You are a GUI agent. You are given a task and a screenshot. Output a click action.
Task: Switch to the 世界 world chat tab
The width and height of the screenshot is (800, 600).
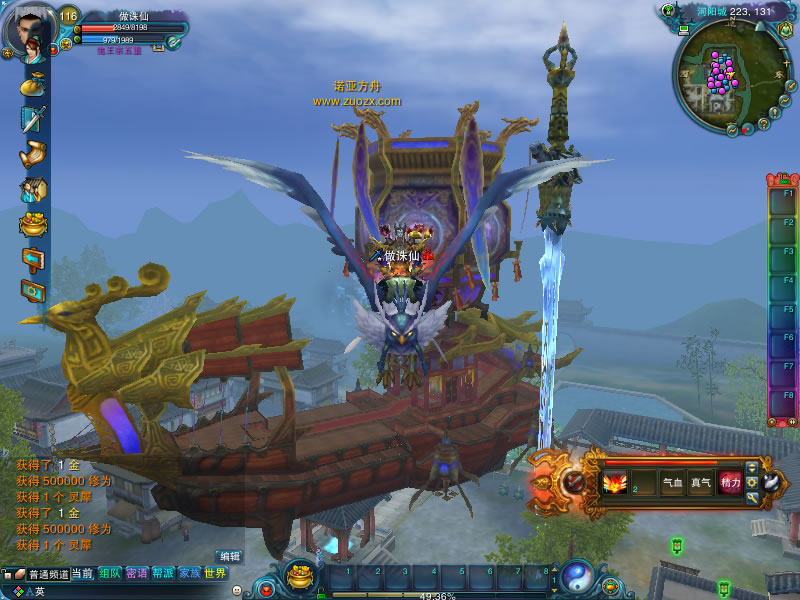click(215, 574)
